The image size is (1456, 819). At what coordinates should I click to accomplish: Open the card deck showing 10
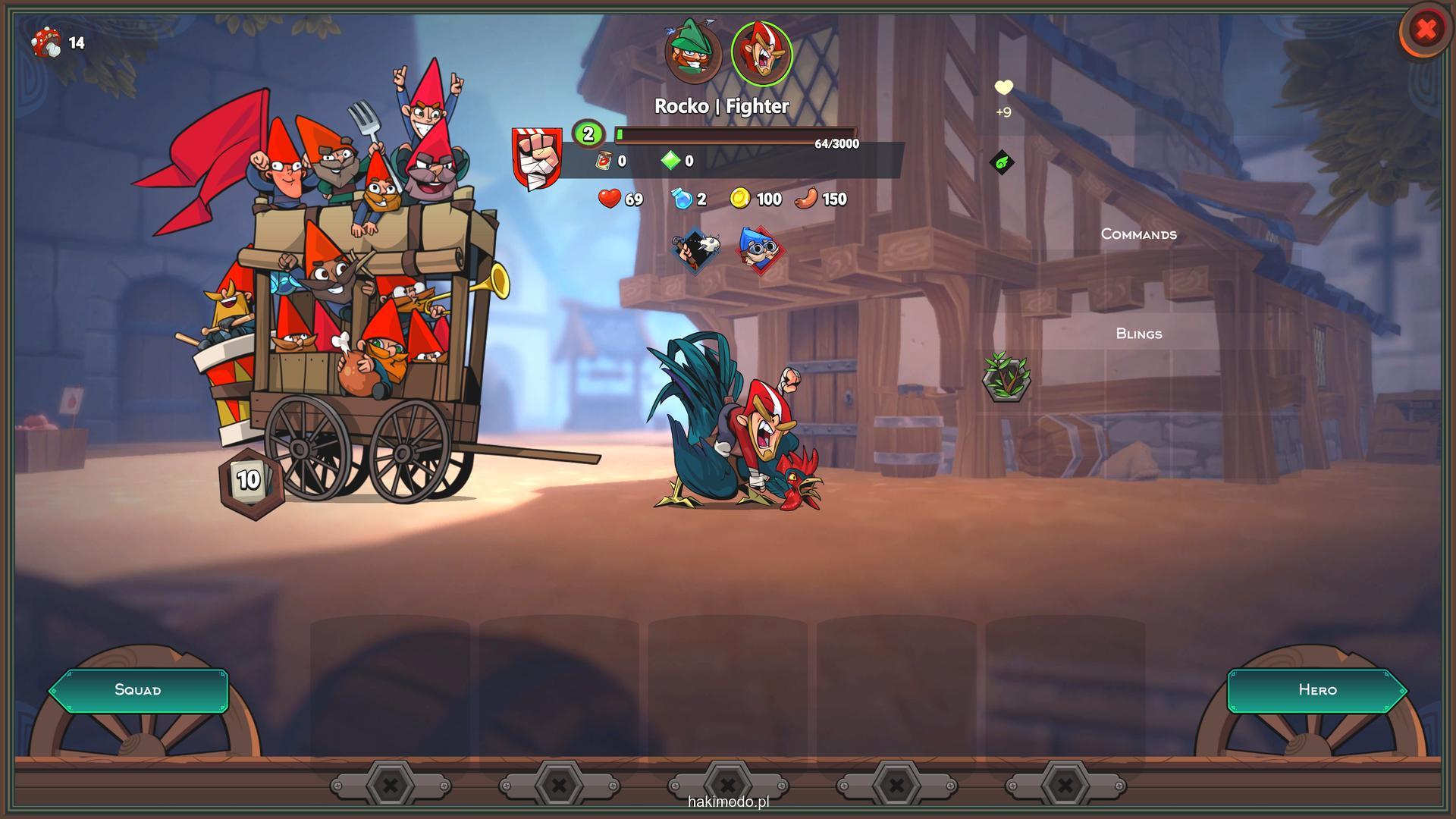(250, 481)
